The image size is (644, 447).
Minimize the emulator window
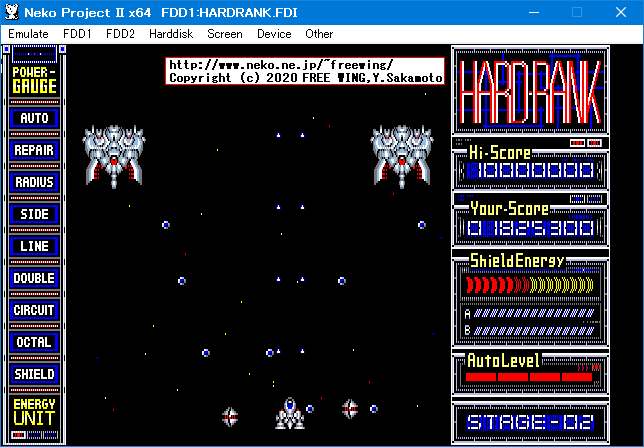pos(531,11)
